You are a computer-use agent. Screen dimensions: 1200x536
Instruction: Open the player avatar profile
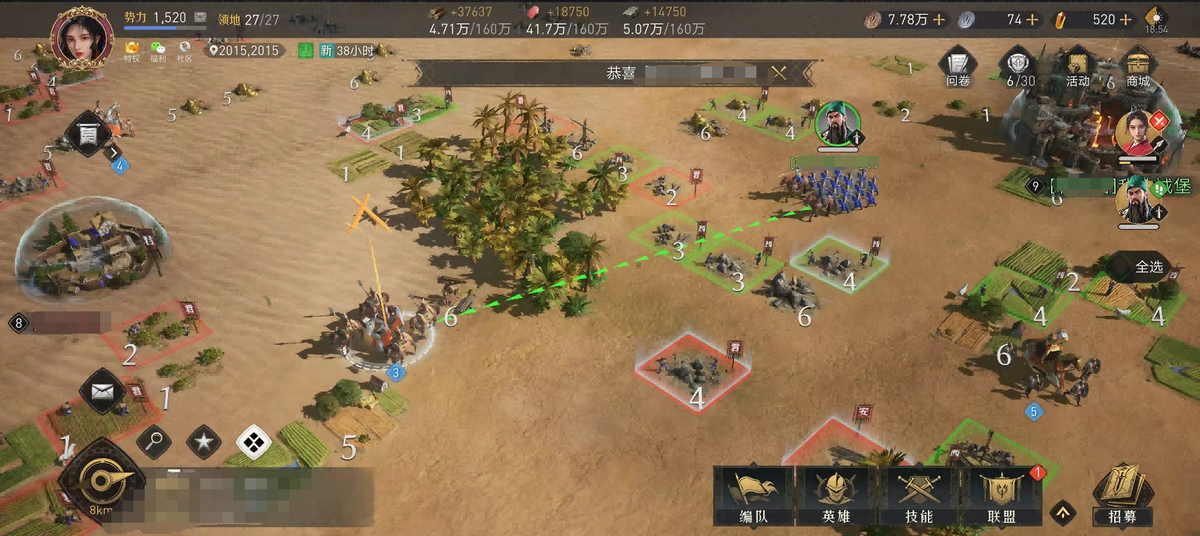pyautogui.click(x=81, y=37)
